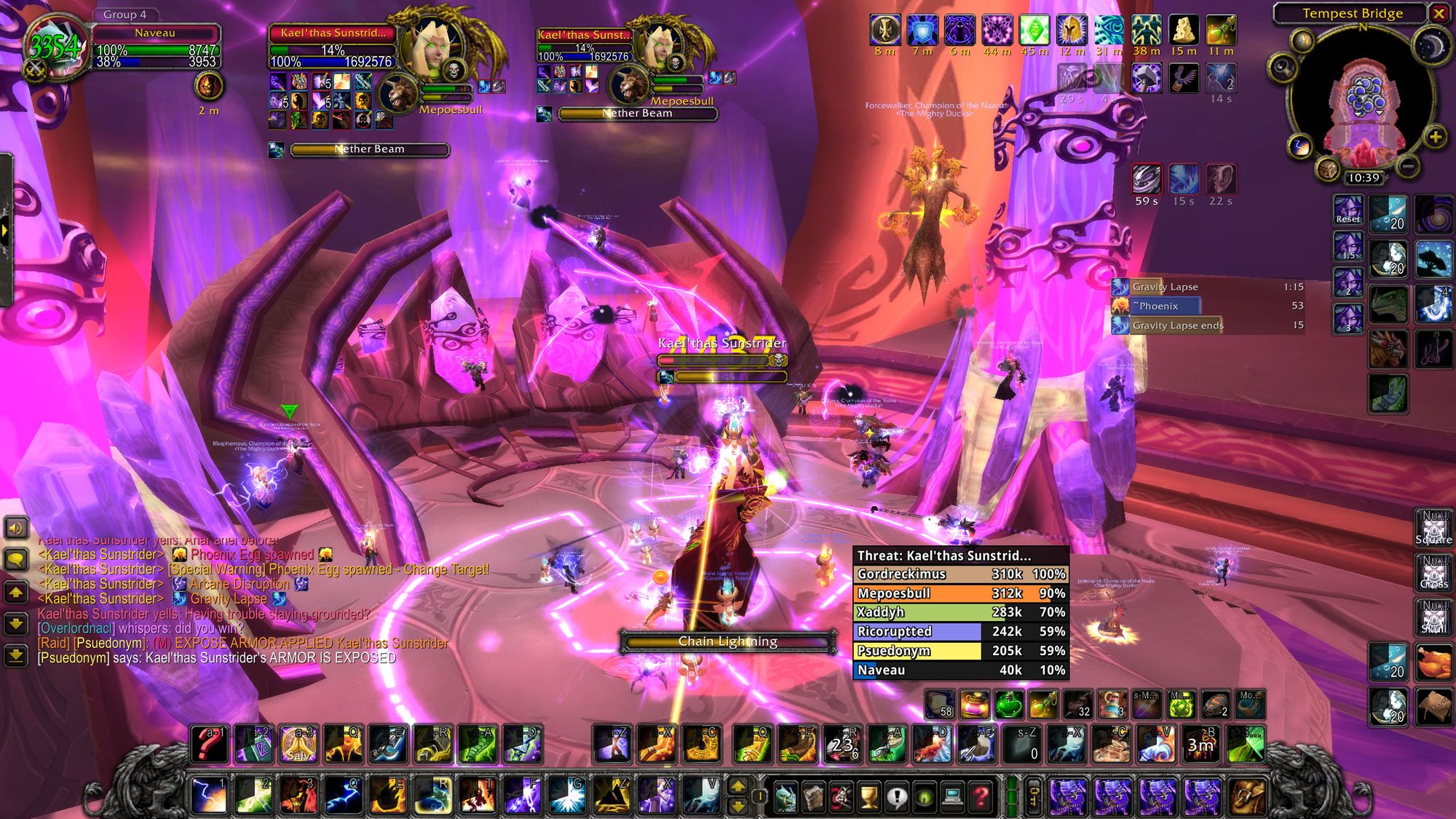Close the Tempest Bridge minimap header
This screenshot has height=819, width=1456.
pyautogui.click(x=1439, y=13)
